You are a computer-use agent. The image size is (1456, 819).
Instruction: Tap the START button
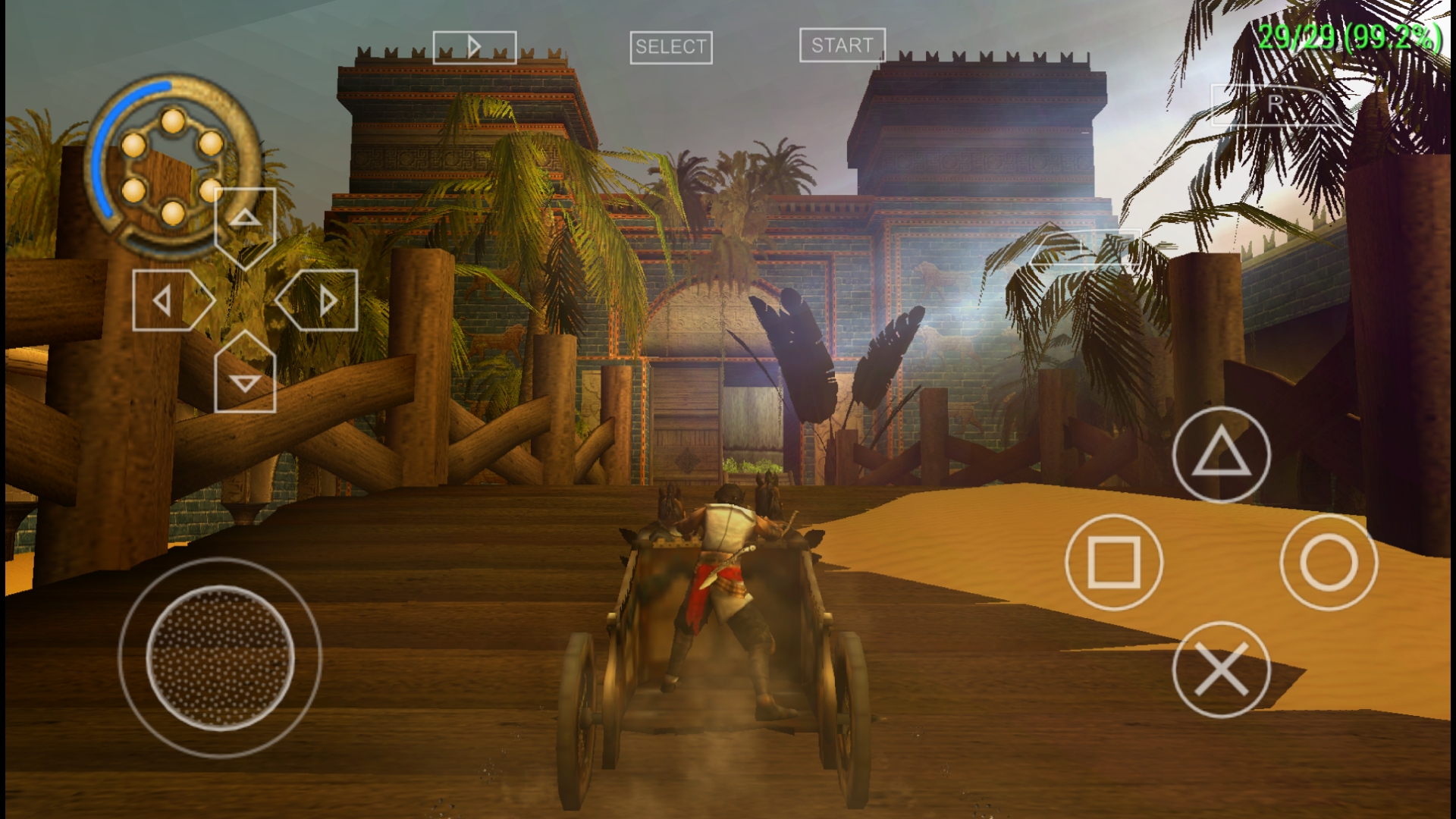pos(842,45)
